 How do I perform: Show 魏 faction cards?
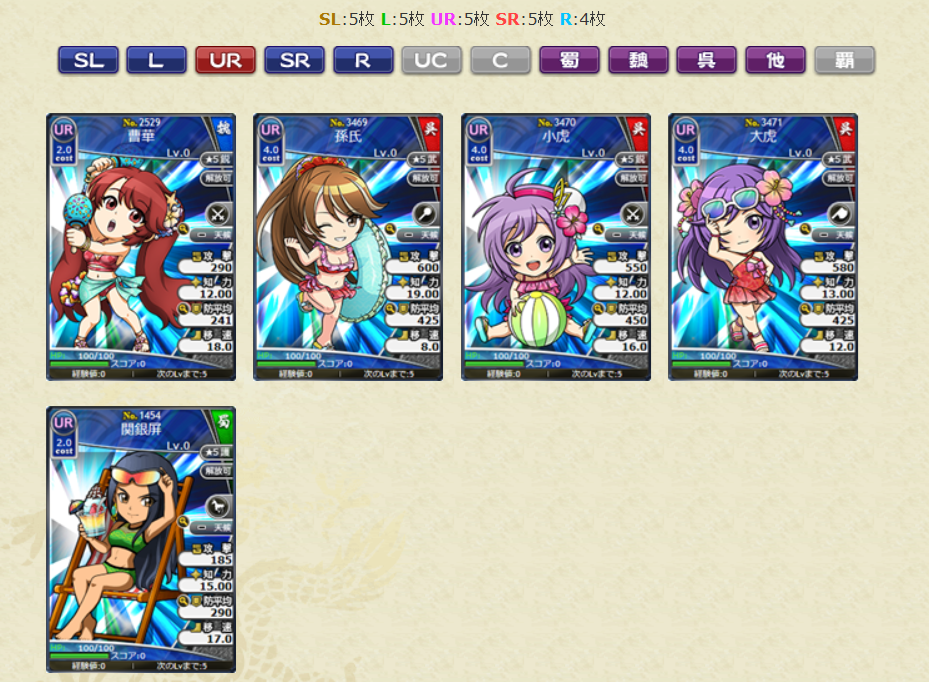tap(638, 60)
